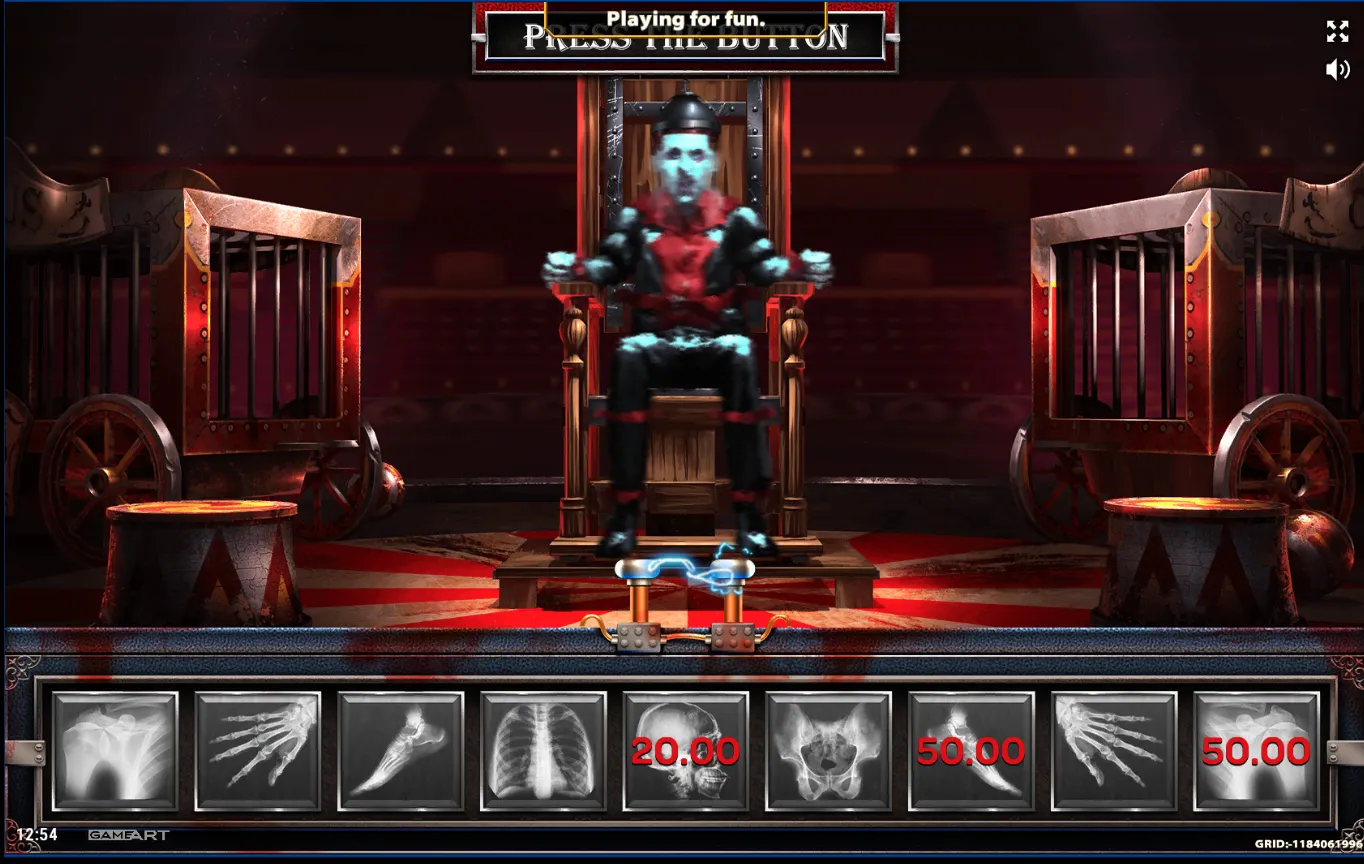The image size is (1364, 864).
Task: Mute the game with the speaker icon
Action: 1336,69
